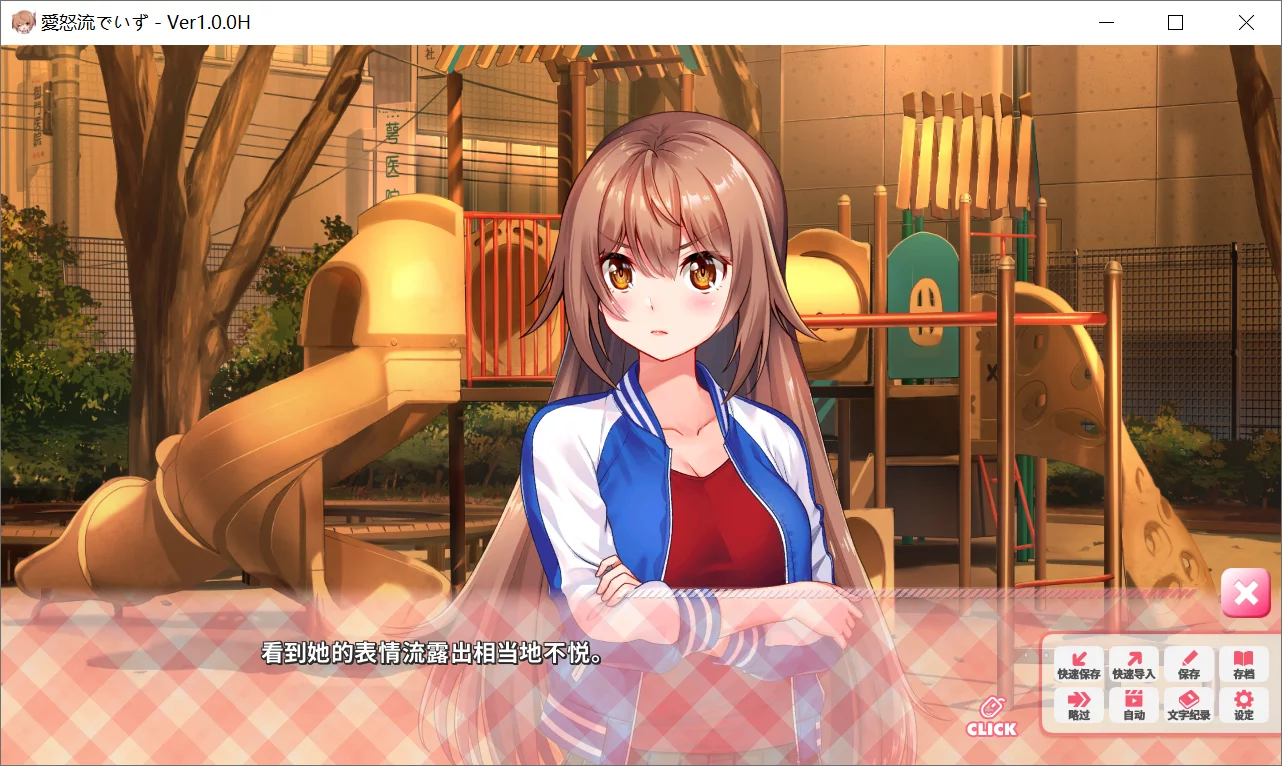Click the pencil-shaped 保存 save icon
Viewport: 1282px width, 766px height.
pos(1189,659)
